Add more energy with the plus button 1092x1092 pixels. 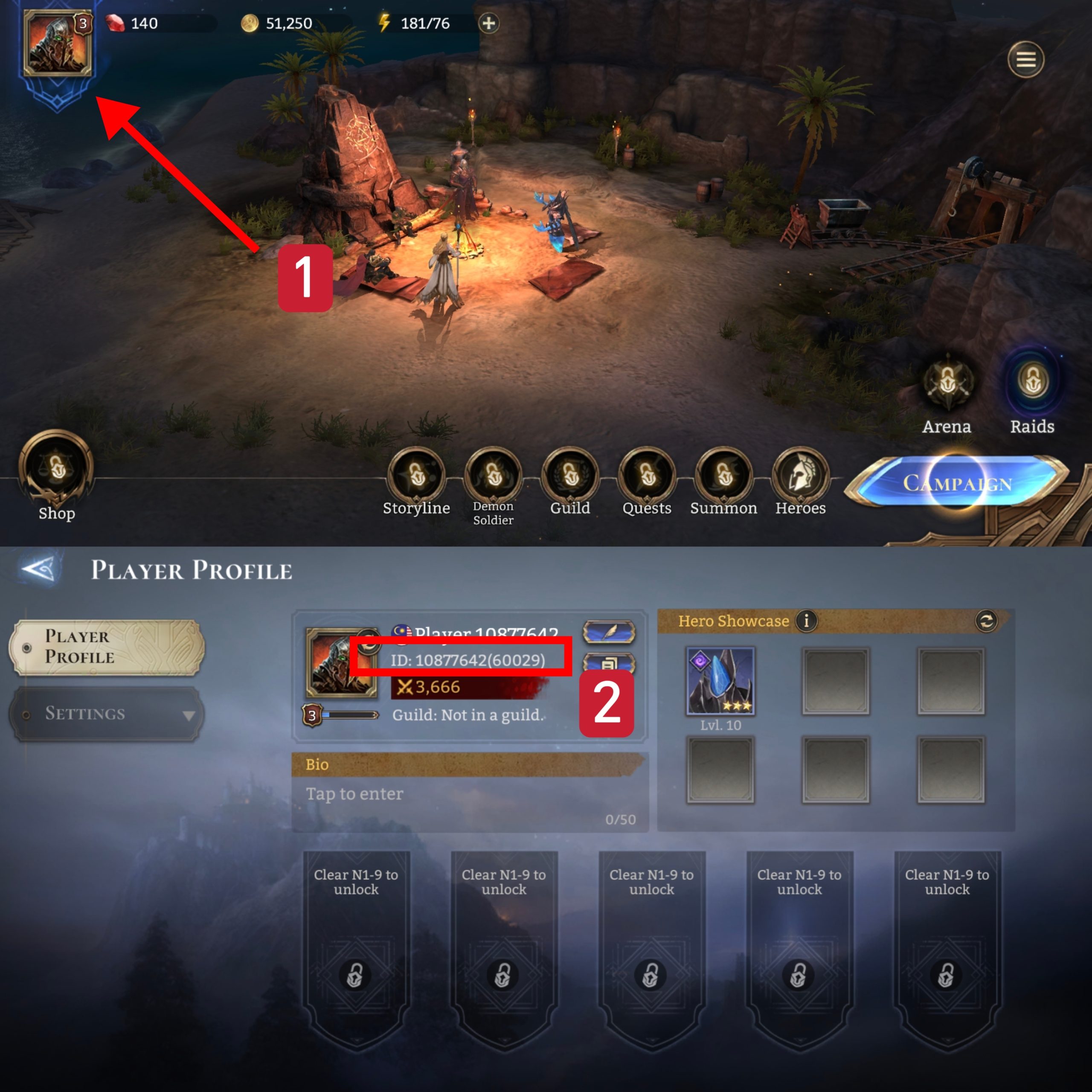[488, 23]
